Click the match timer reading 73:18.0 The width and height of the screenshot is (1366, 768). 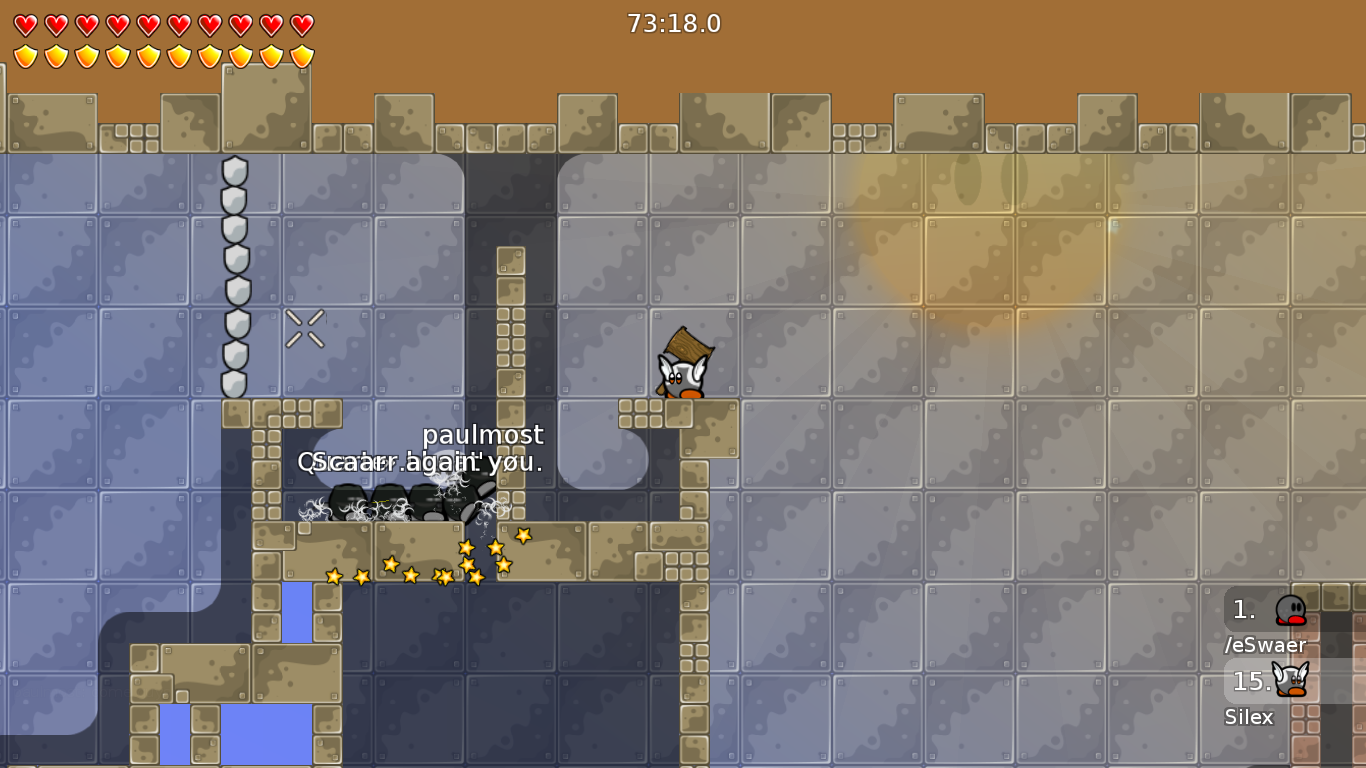pyautogui.click(x=672, y=24)
